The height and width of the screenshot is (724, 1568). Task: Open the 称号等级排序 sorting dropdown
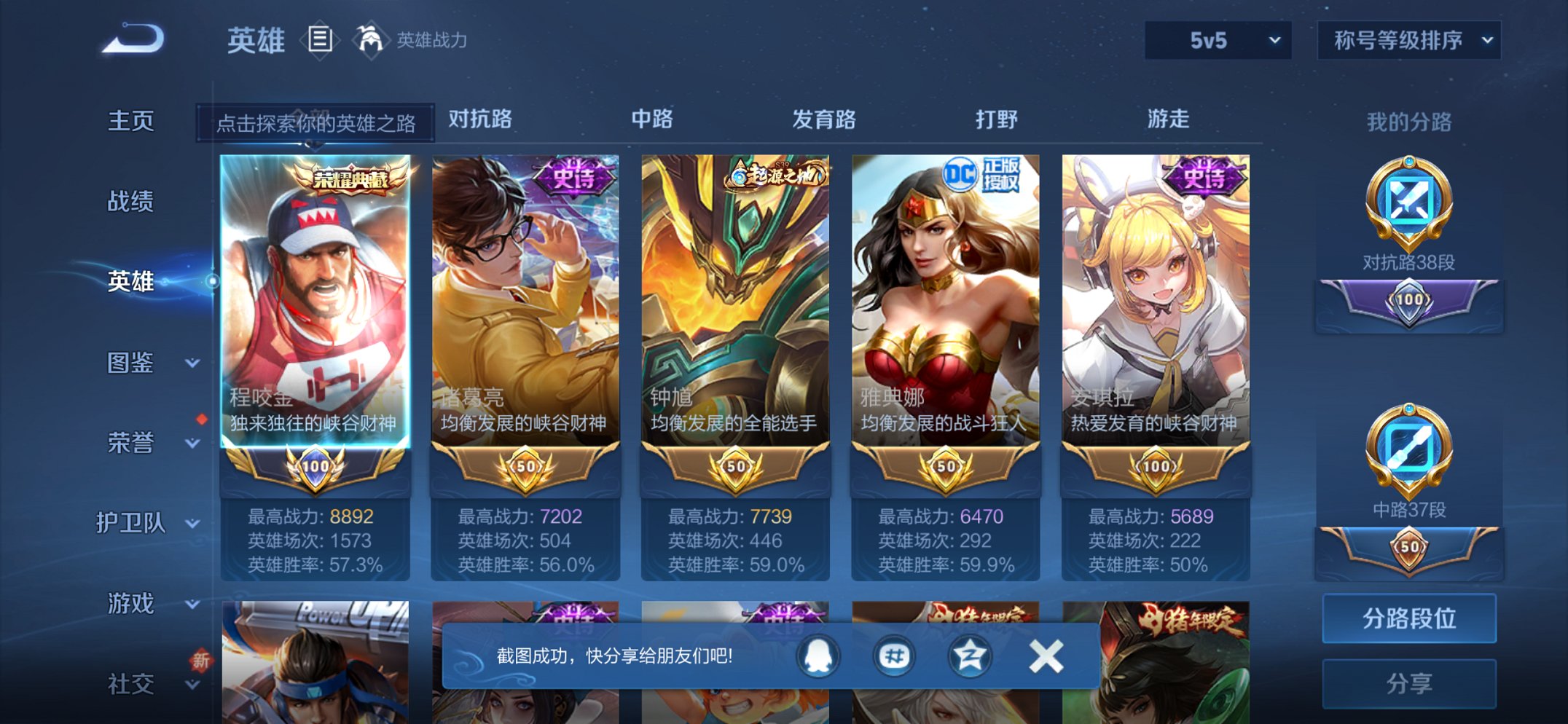click(x=1408, y=42)
